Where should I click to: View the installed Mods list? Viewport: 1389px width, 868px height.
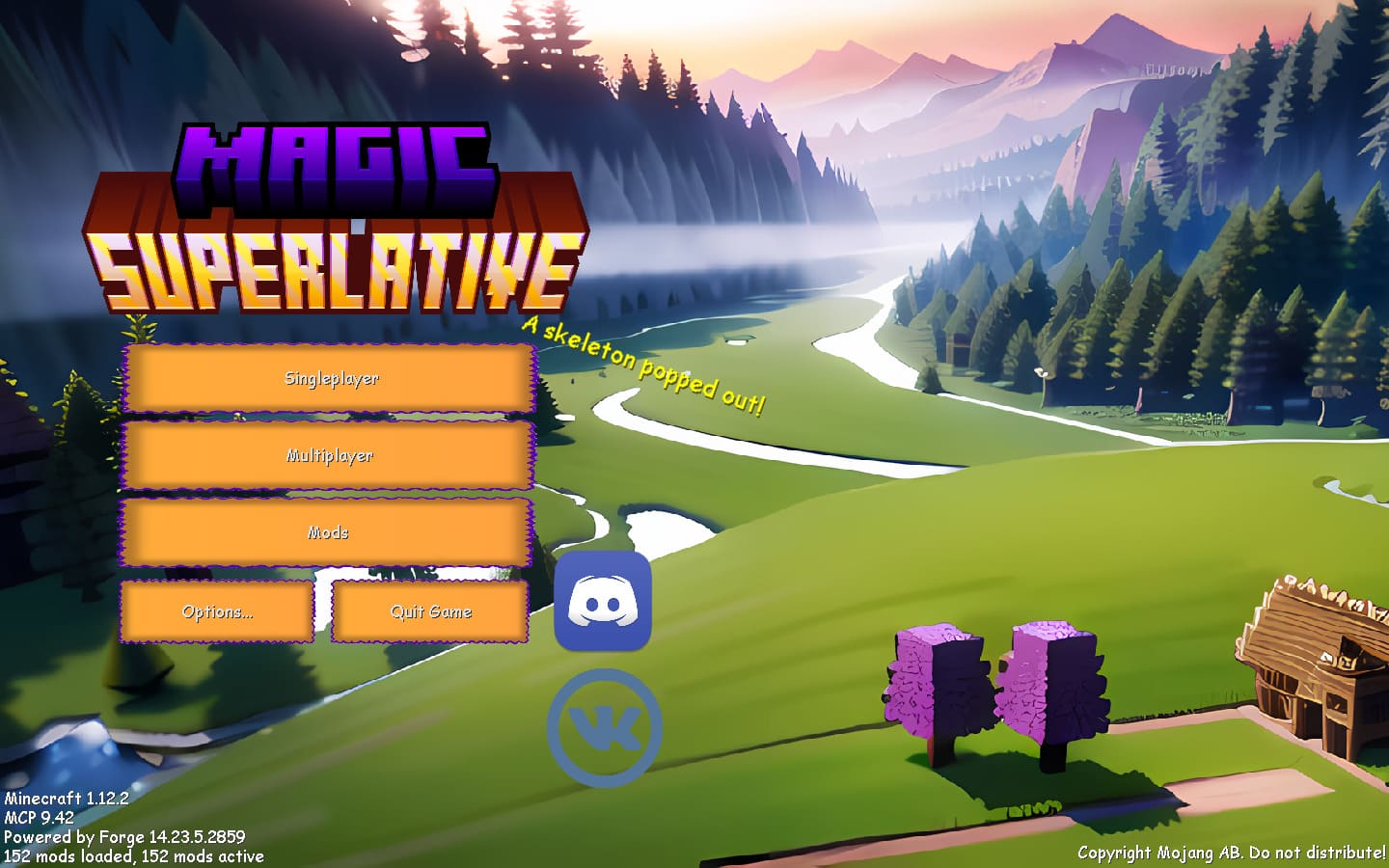click(331, 531)
